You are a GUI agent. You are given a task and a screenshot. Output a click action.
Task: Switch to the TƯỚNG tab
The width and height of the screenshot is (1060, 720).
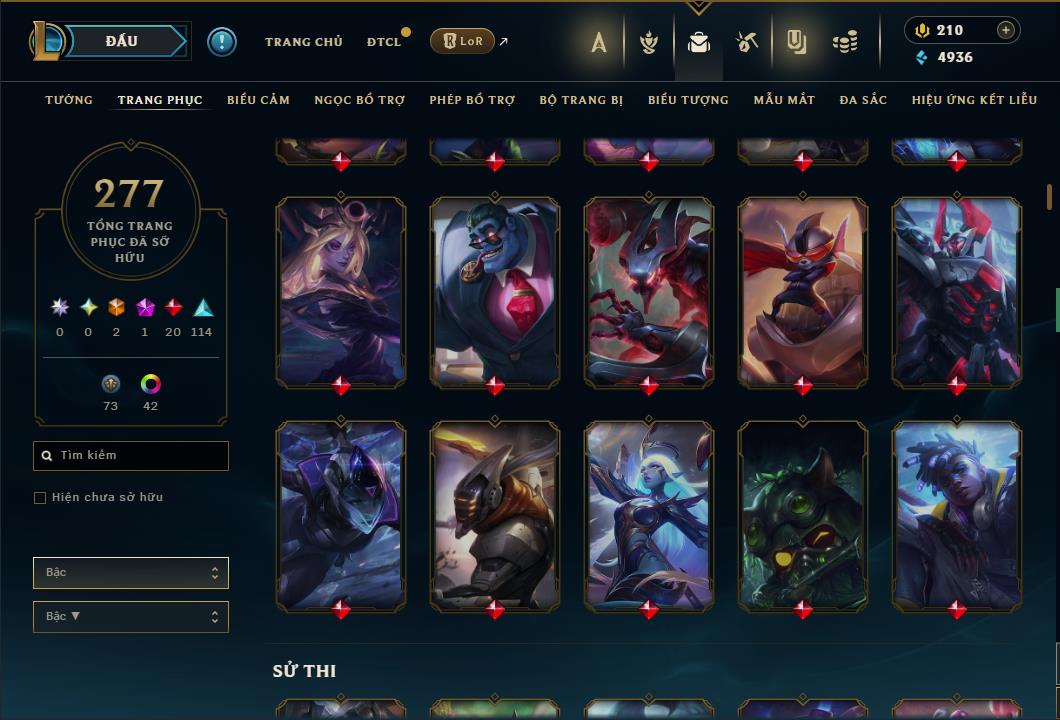click(x=69, y=100)
